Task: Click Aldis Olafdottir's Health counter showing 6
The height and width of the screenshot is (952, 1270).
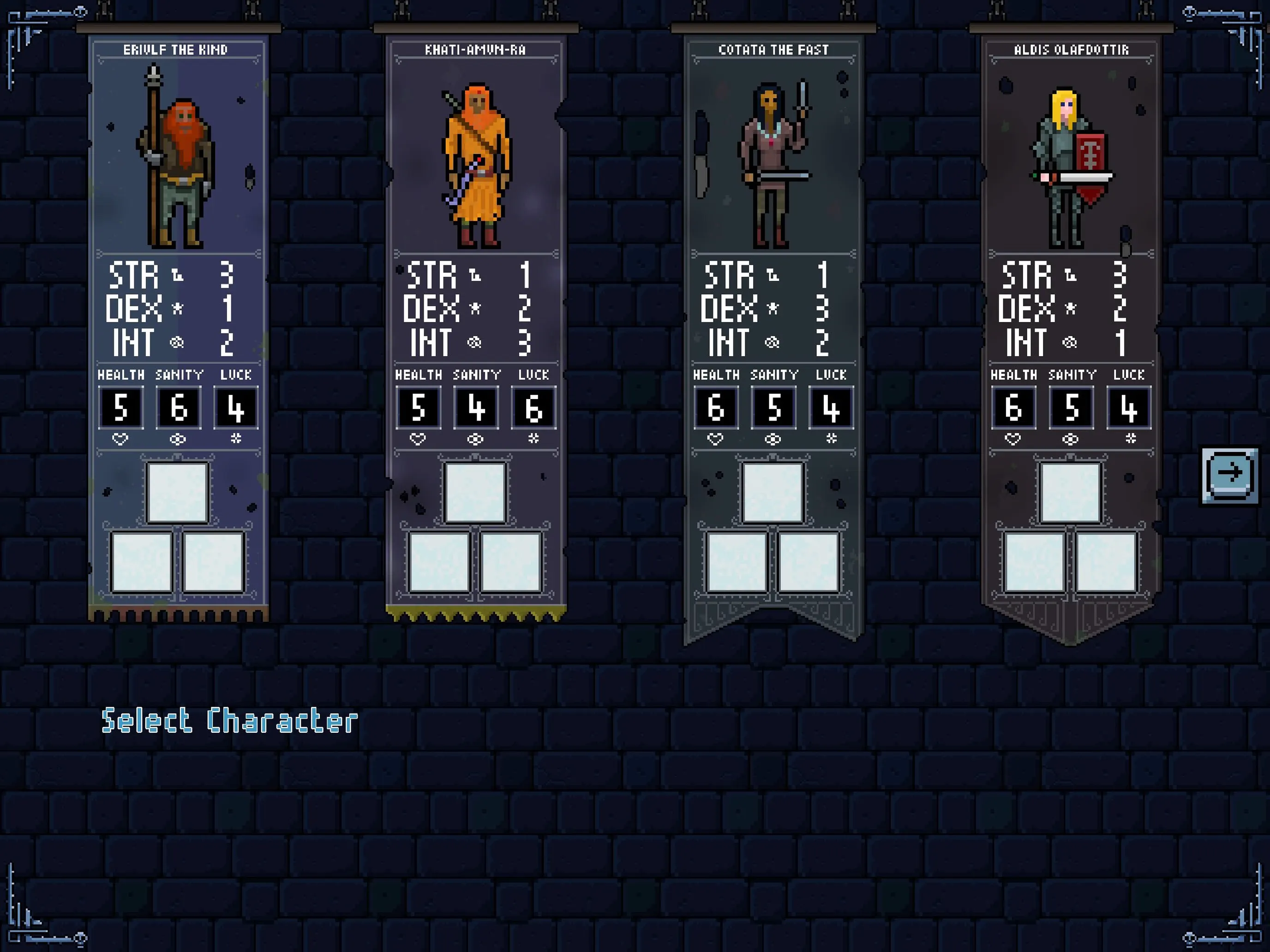Action: click(1014, 409)
